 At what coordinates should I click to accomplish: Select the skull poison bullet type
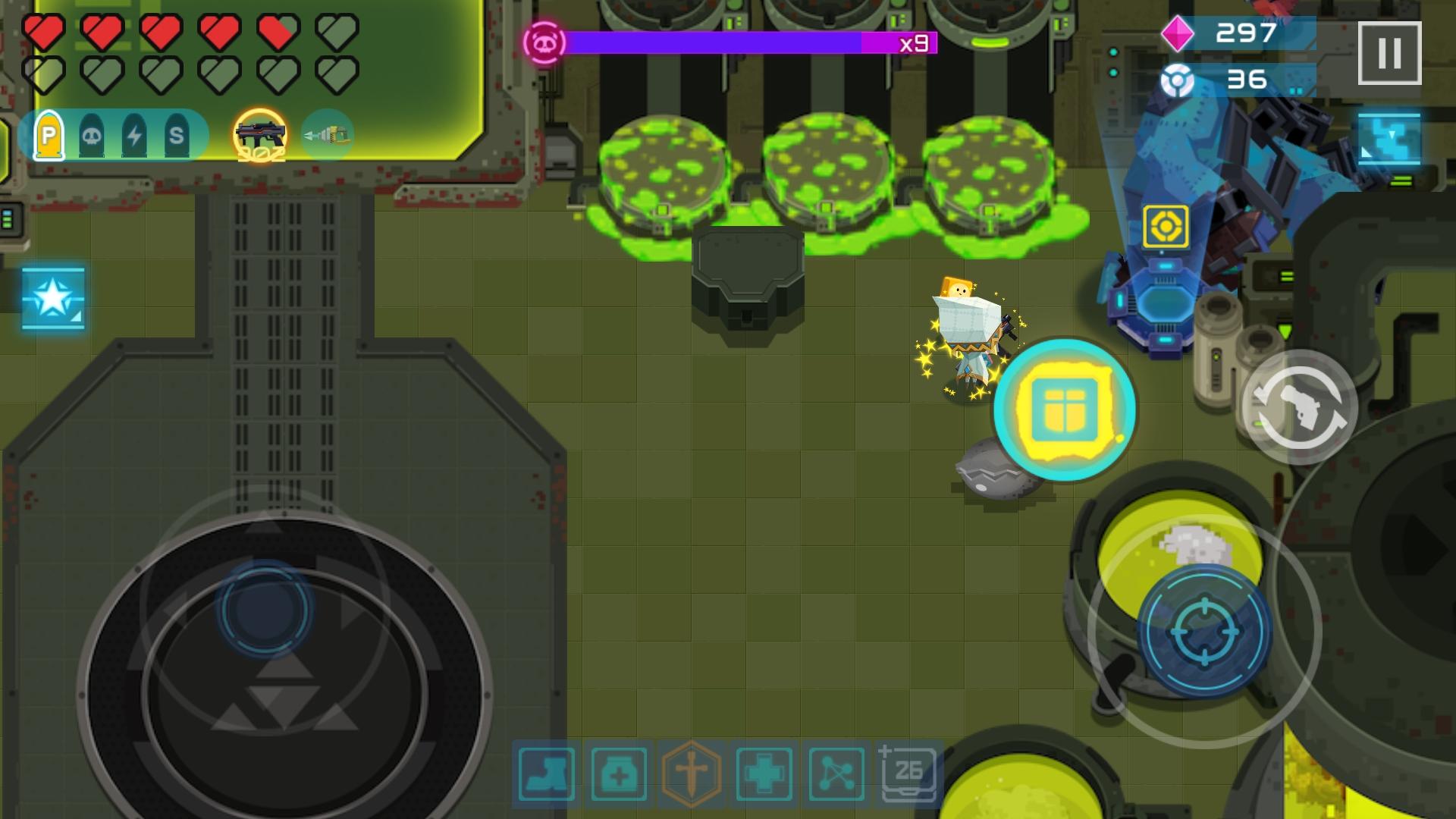point(90,134)
